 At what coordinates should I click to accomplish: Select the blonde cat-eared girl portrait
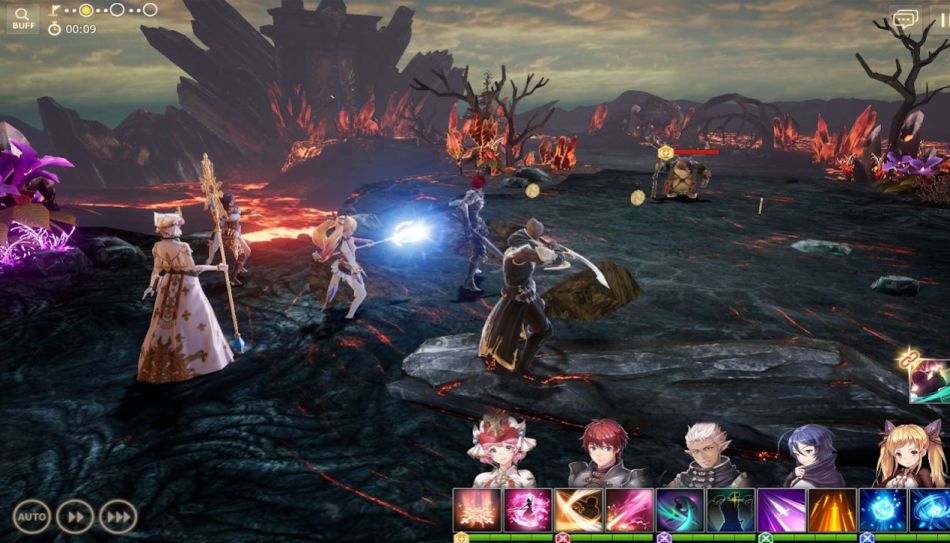click(904, 453)
